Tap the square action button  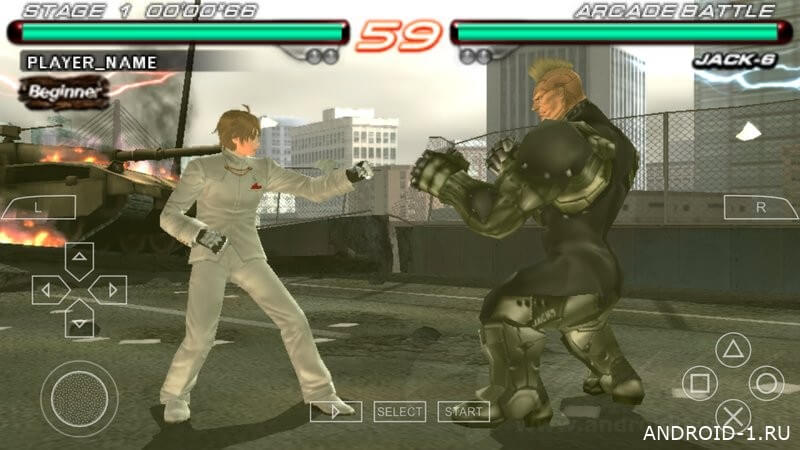700,383
